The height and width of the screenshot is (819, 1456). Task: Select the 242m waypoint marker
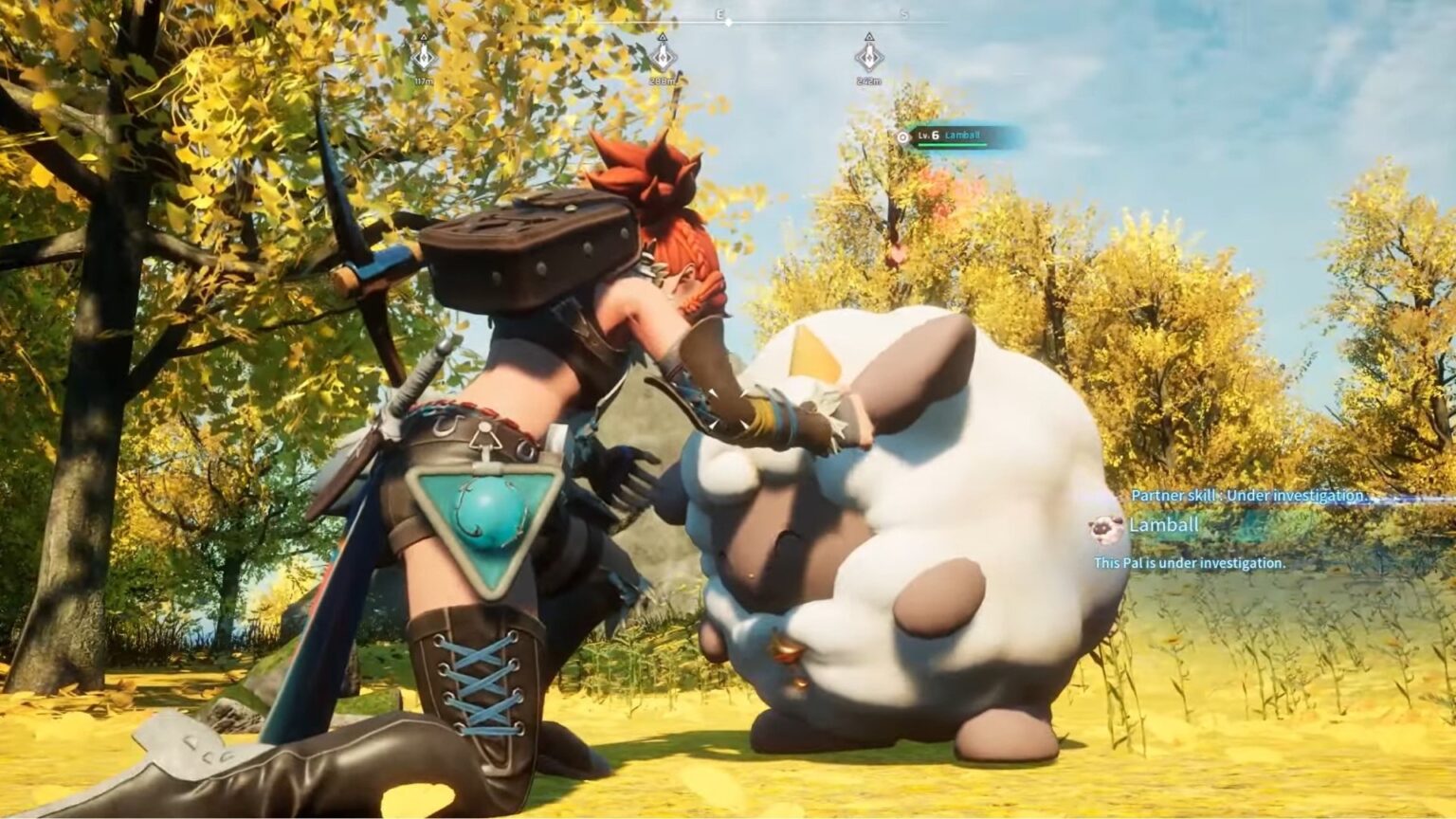tap(869, 58)
